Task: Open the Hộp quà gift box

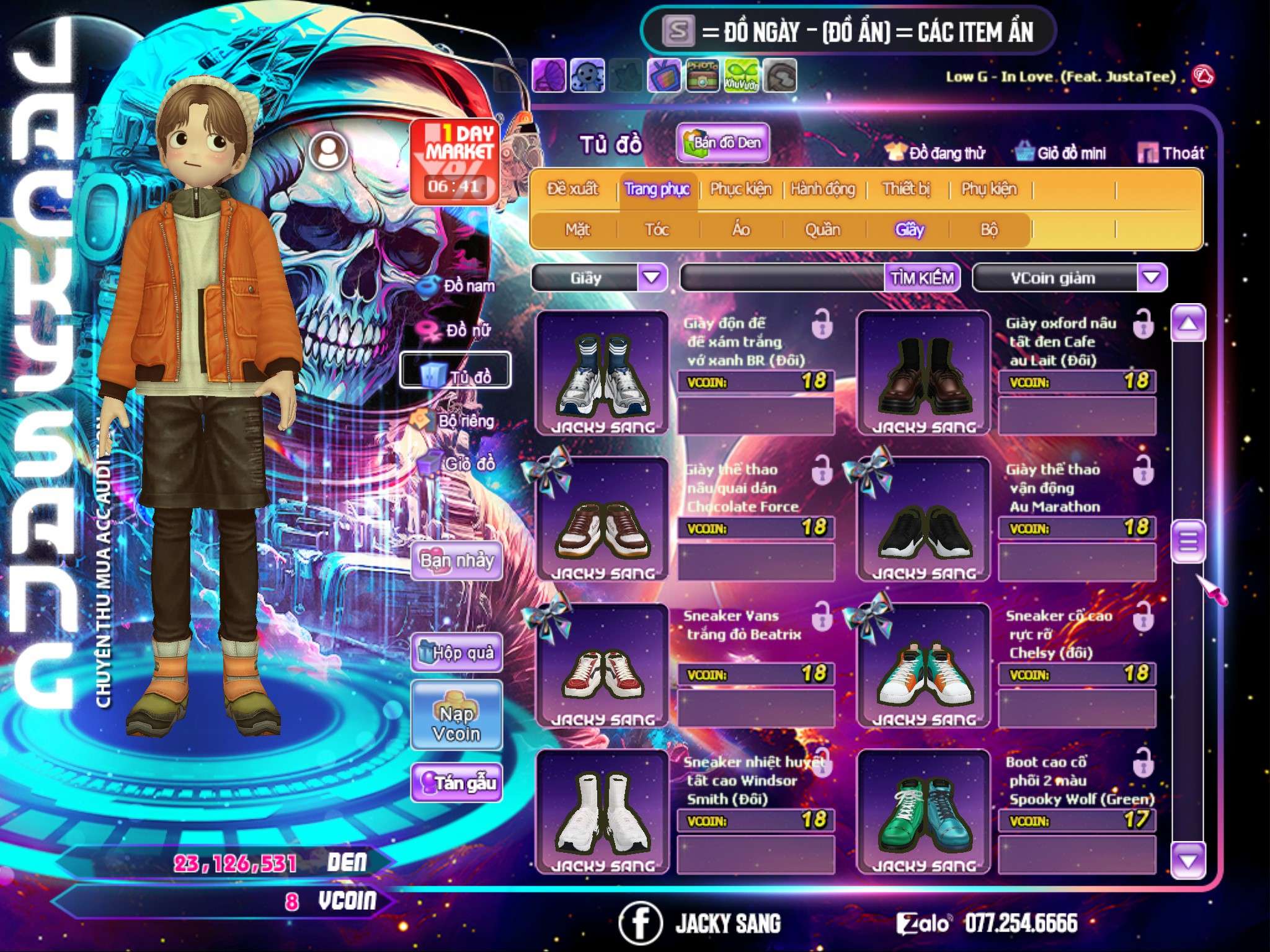Action: pos(457,653)
